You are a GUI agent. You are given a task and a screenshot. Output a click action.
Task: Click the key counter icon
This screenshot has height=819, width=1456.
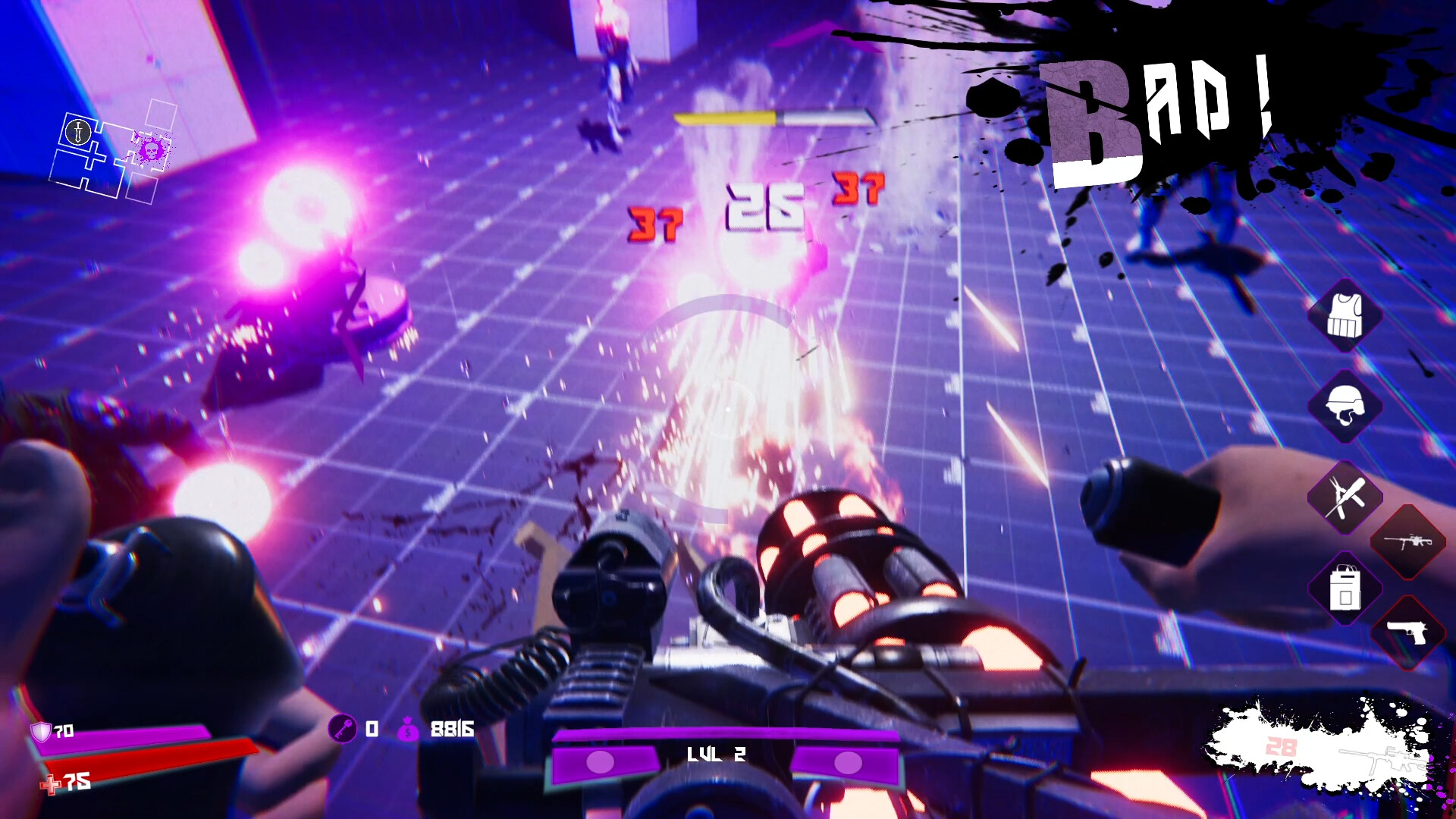343,730
